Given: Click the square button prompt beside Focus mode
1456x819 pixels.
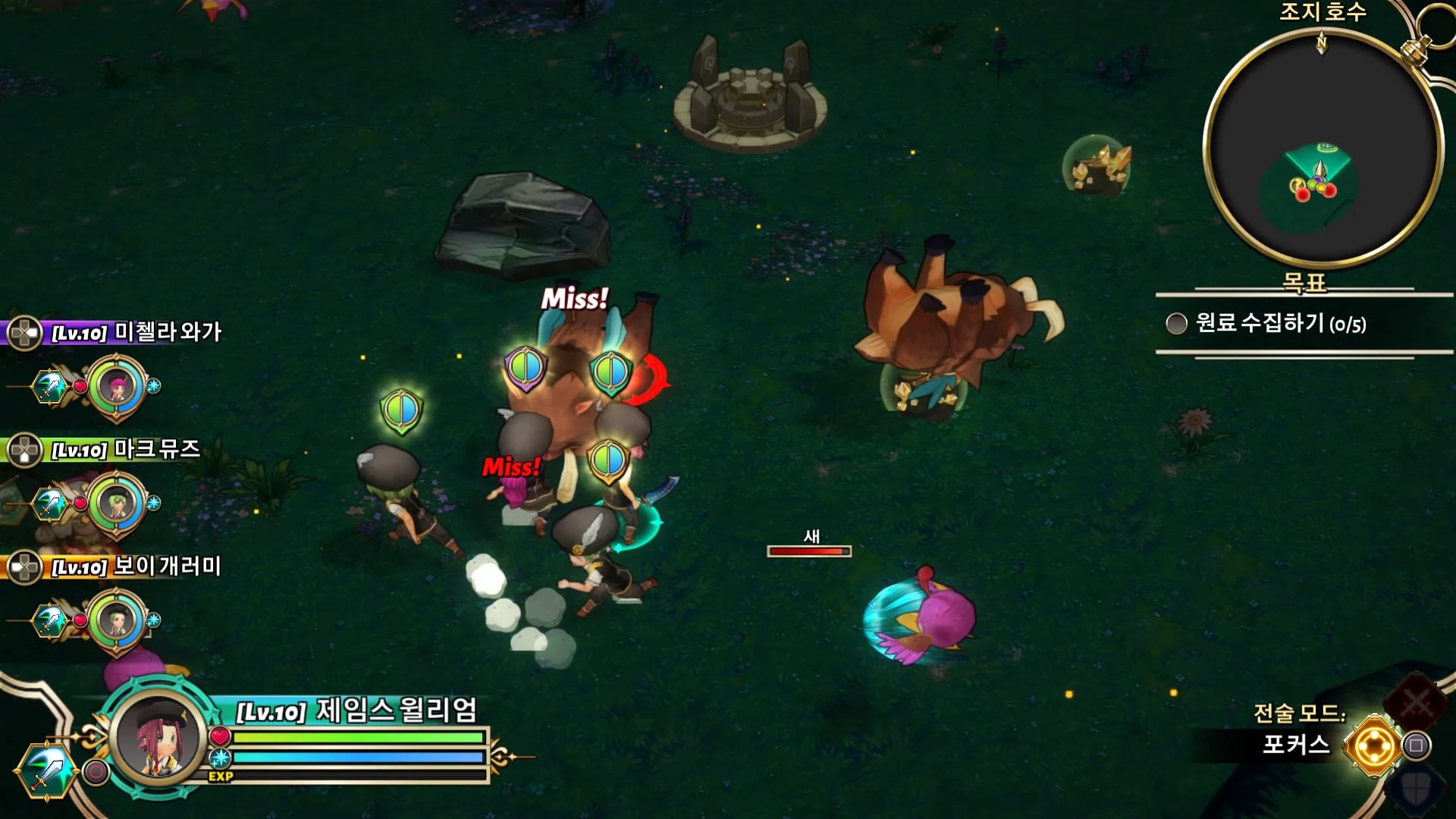Looking at the screenshot, I should (x=1416, y=745).
